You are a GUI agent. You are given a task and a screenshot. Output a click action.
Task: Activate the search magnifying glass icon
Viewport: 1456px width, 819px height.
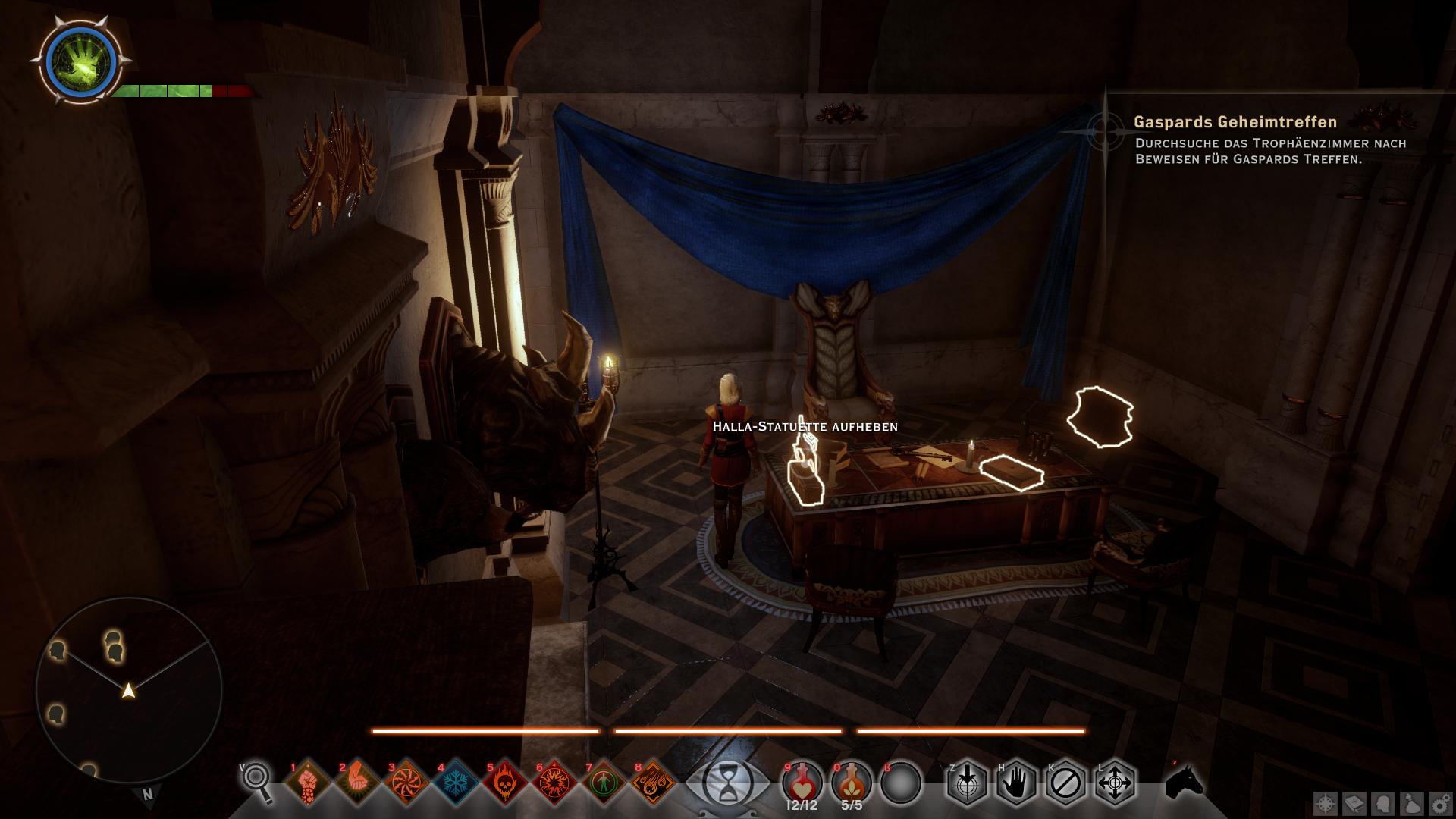pos(259,783)
